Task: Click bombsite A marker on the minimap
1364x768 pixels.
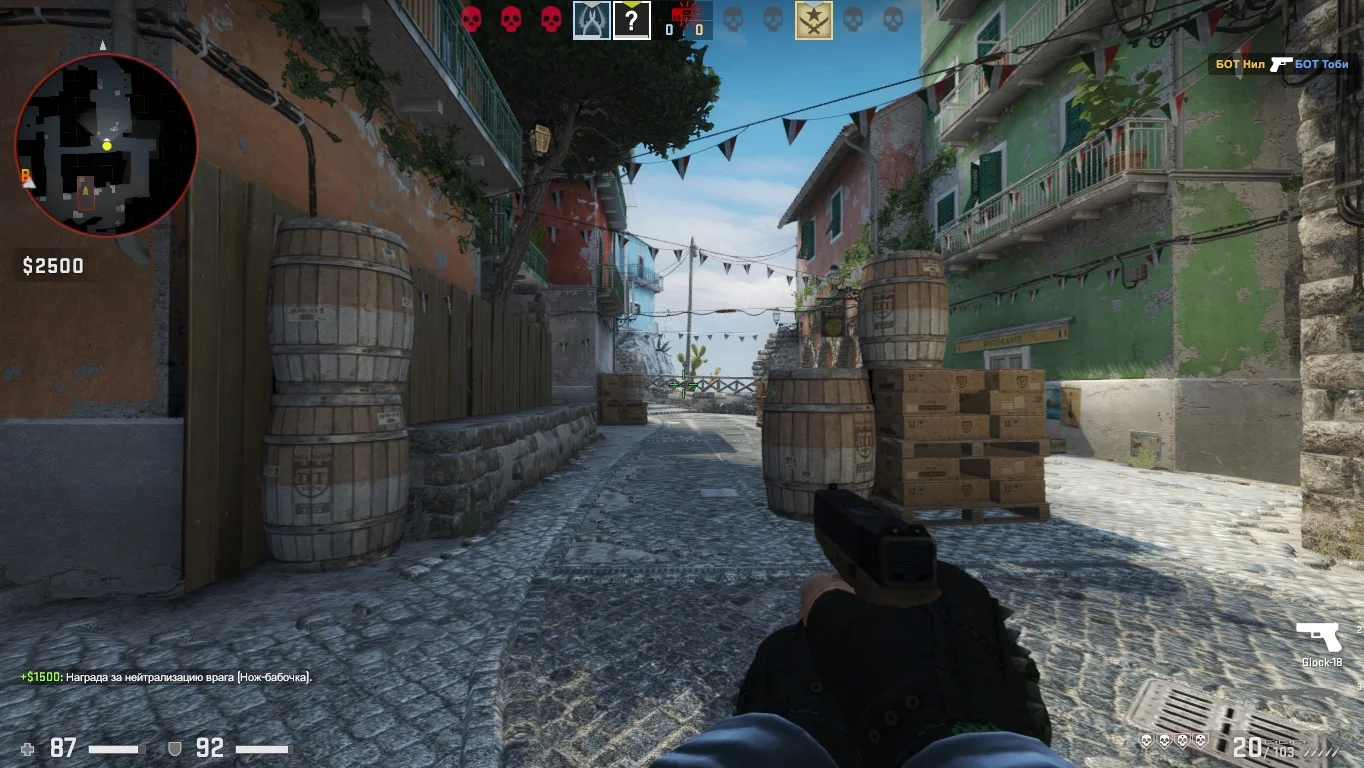Action: 86,191
